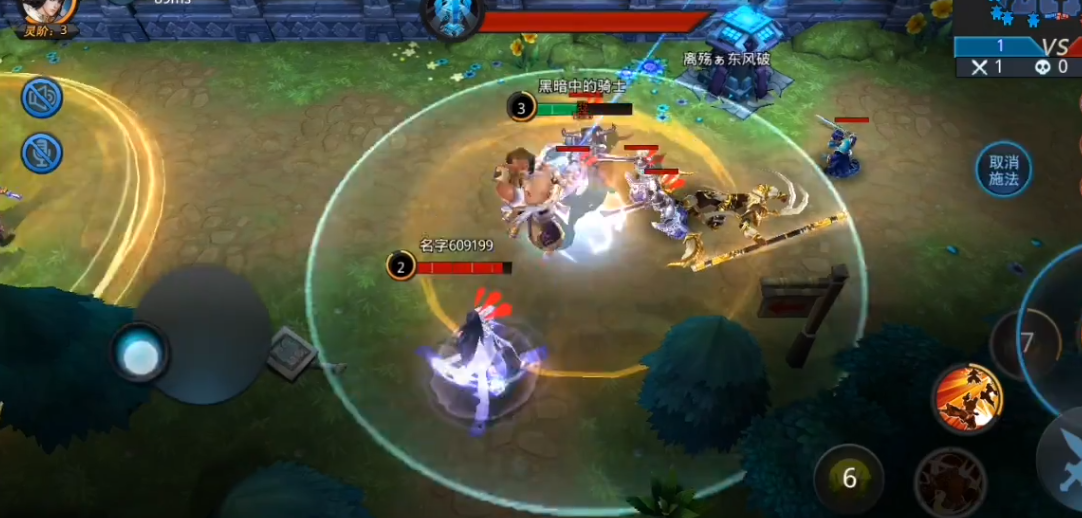
Task: Select the hero portrait above 灵阶
Action: [x=49, y=10]
